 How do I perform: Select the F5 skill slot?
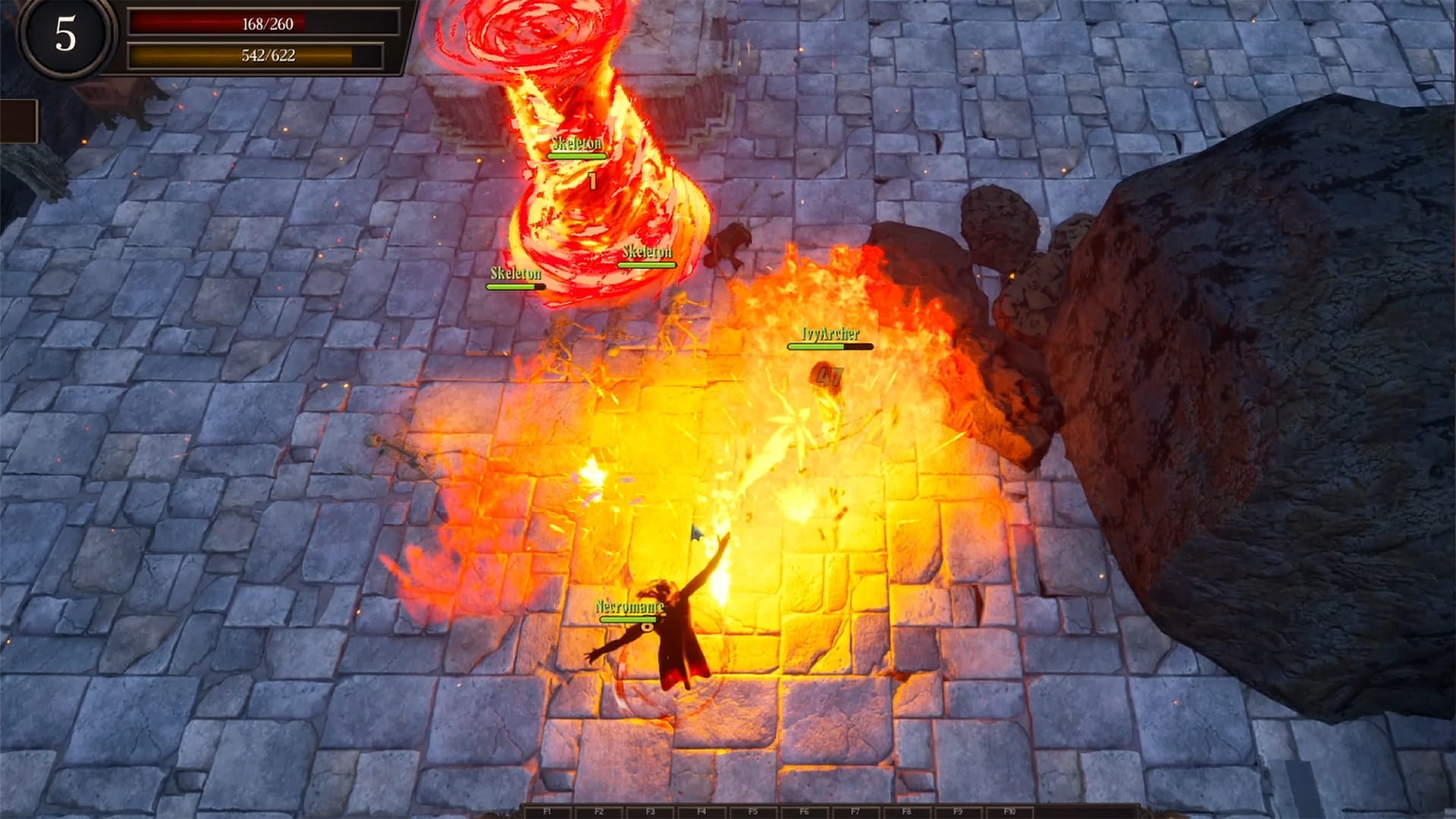point(753,811)
